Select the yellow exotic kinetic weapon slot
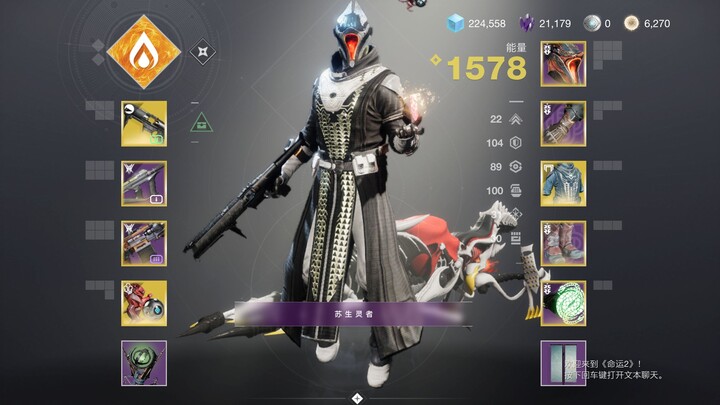720x405 pixels. pos(144,123)
